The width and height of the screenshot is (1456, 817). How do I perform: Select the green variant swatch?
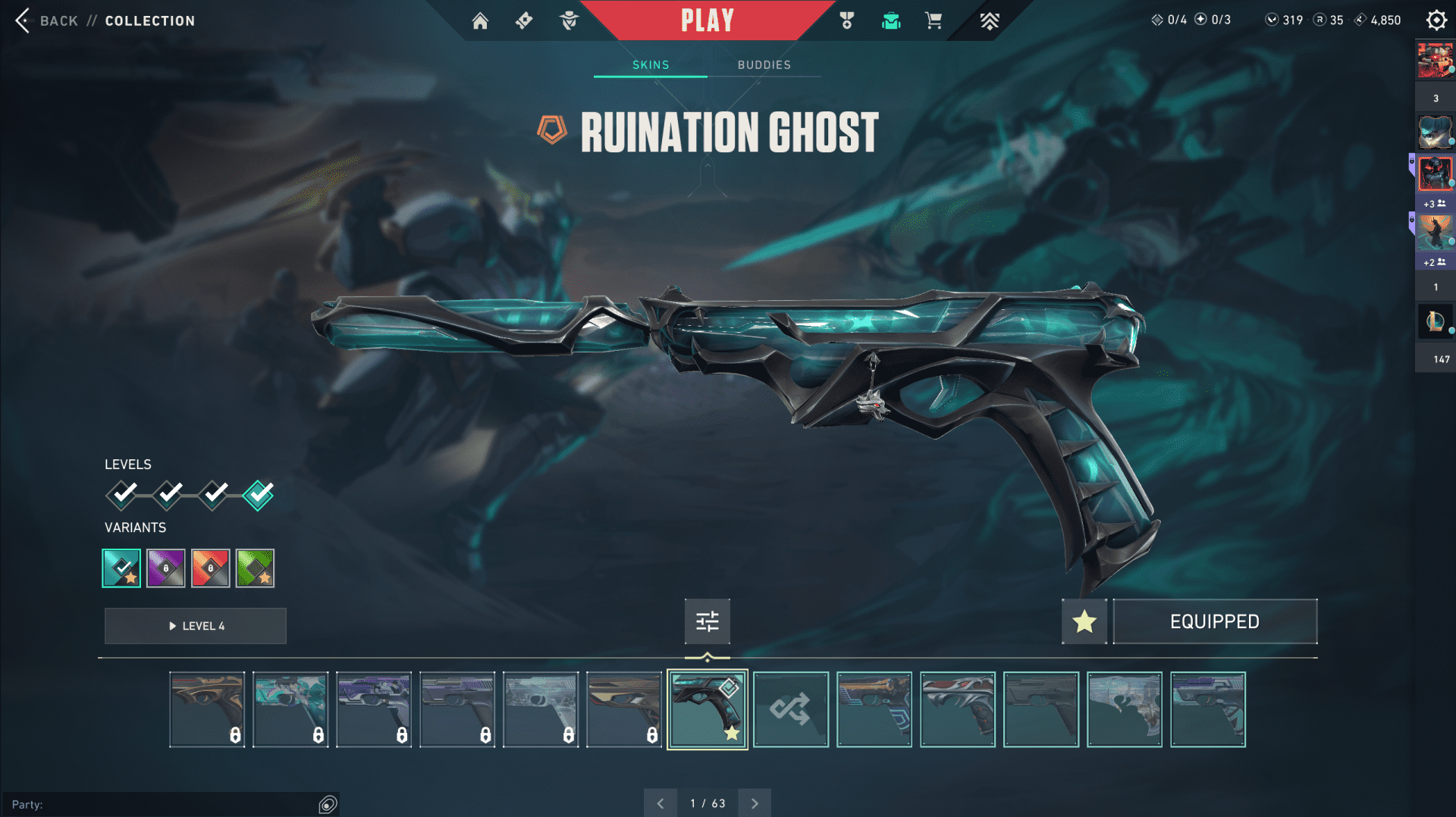click(255, 568)
